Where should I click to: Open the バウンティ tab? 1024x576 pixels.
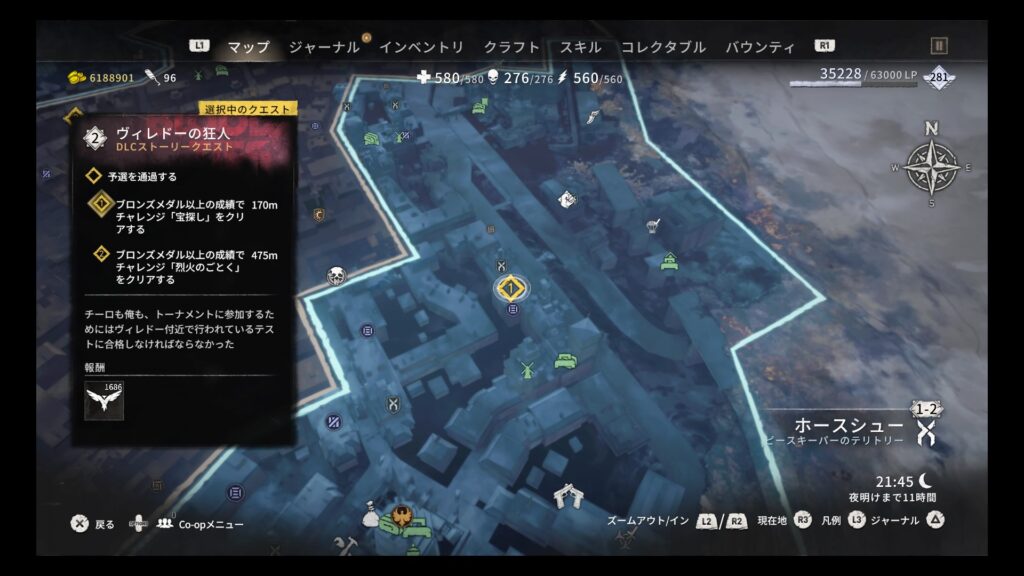pos(760,47)
